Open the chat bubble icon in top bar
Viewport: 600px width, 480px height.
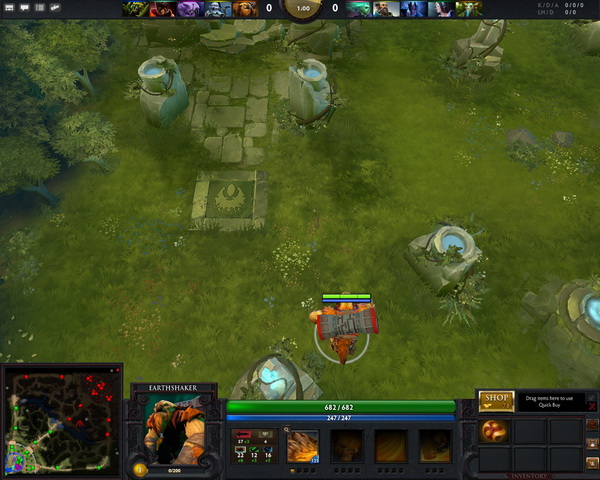(23, 8)
